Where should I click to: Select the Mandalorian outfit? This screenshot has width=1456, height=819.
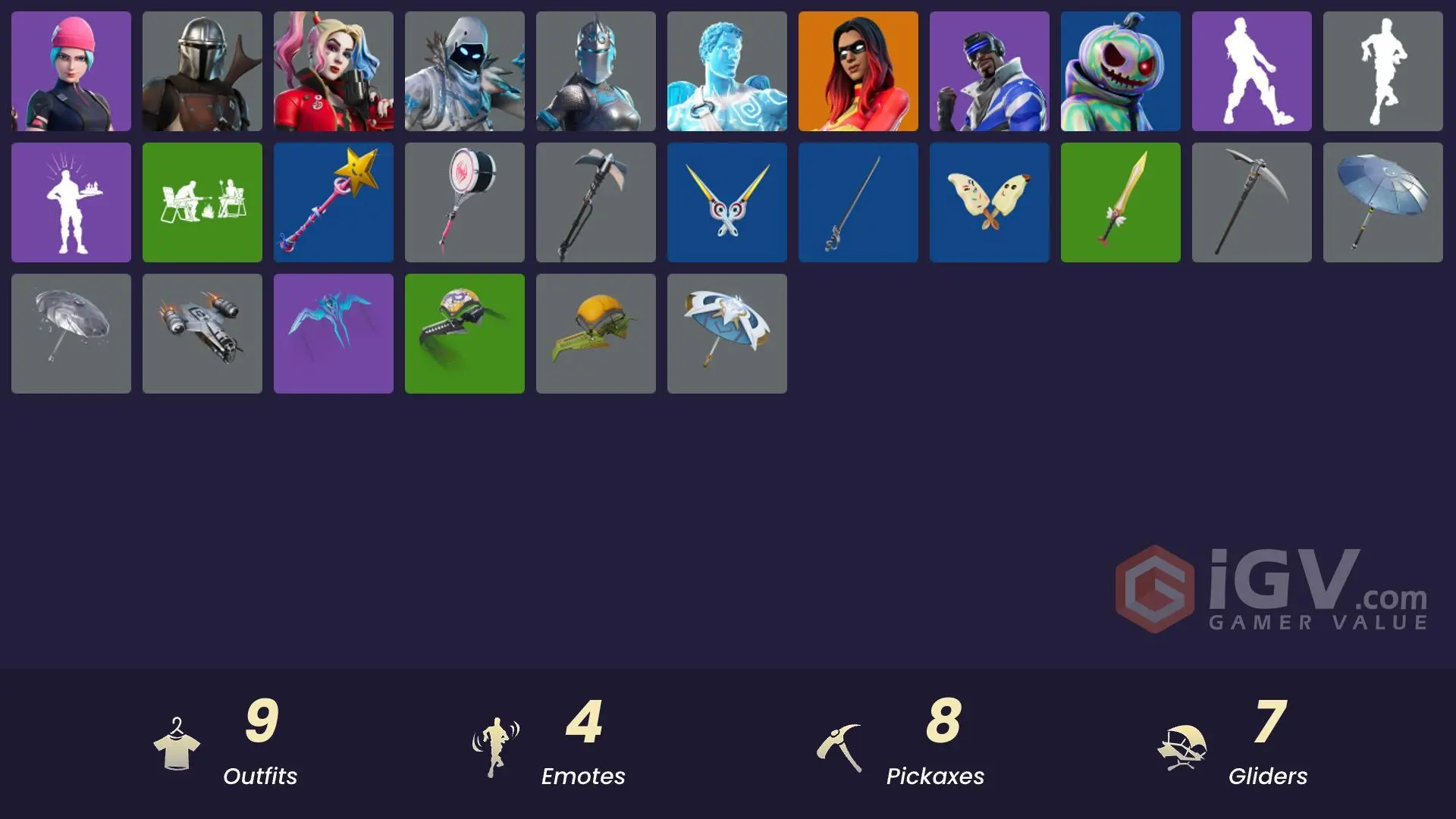tap(202, 71)
